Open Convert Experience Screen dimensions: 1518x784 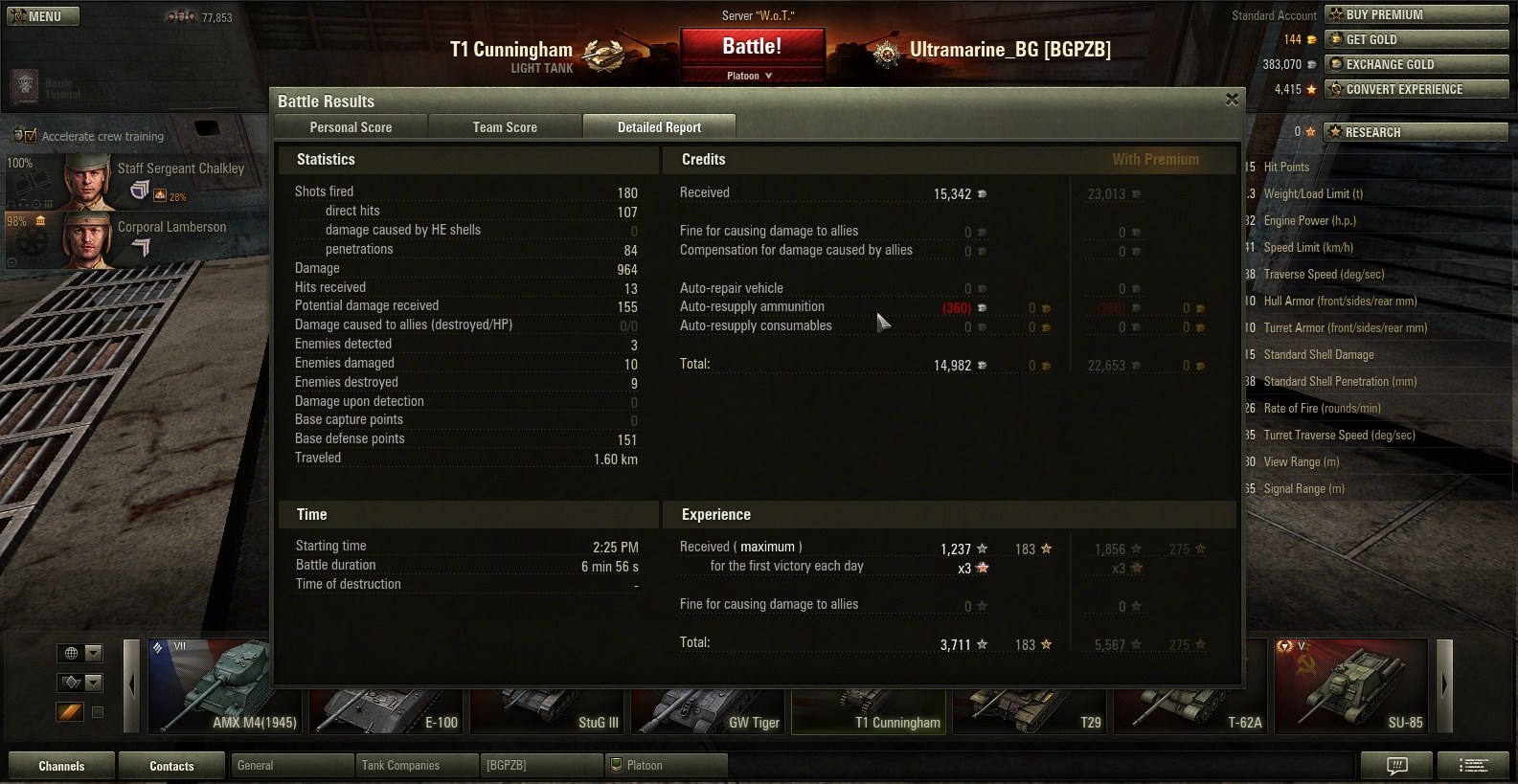tap(1416, 89)
